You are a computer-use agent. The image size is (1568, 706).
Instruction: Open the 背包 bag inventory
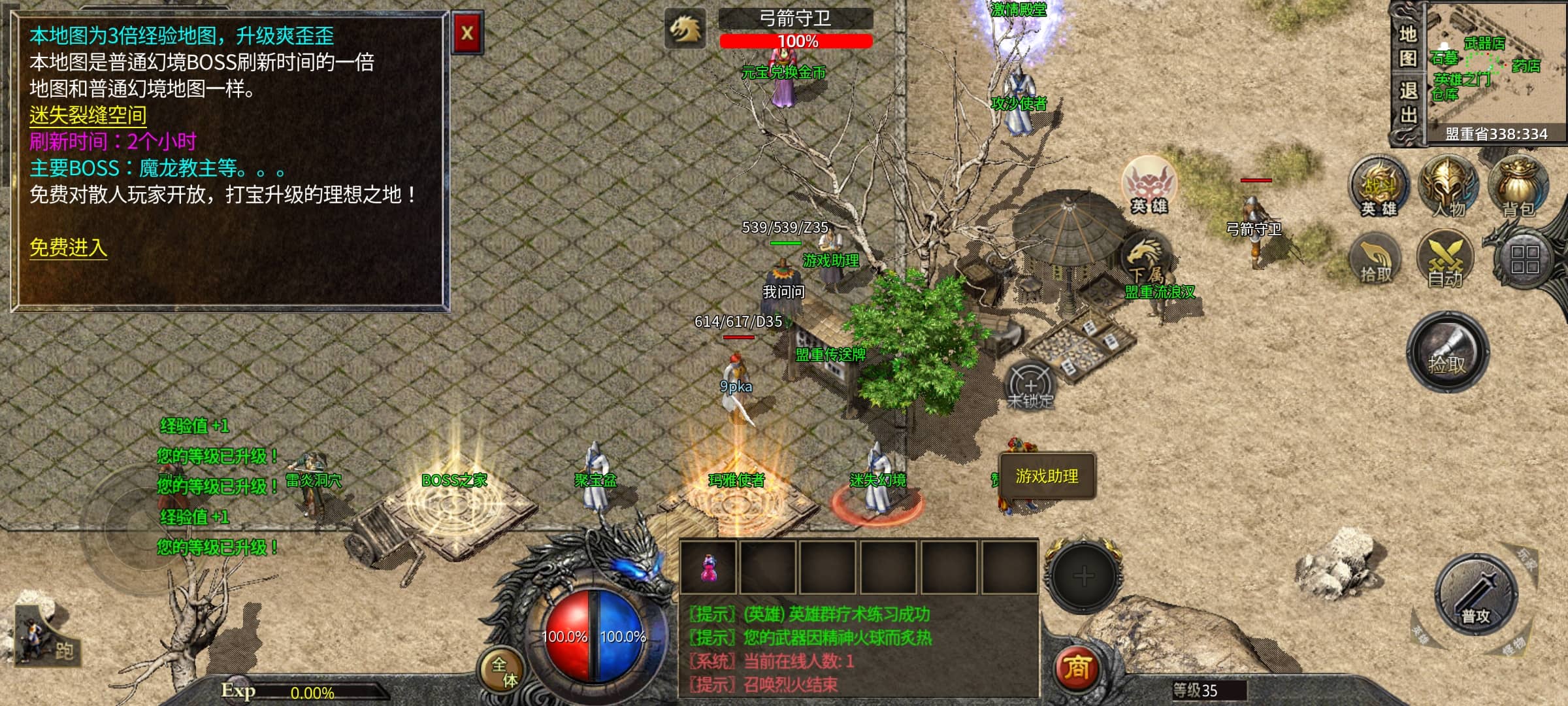1518,187
